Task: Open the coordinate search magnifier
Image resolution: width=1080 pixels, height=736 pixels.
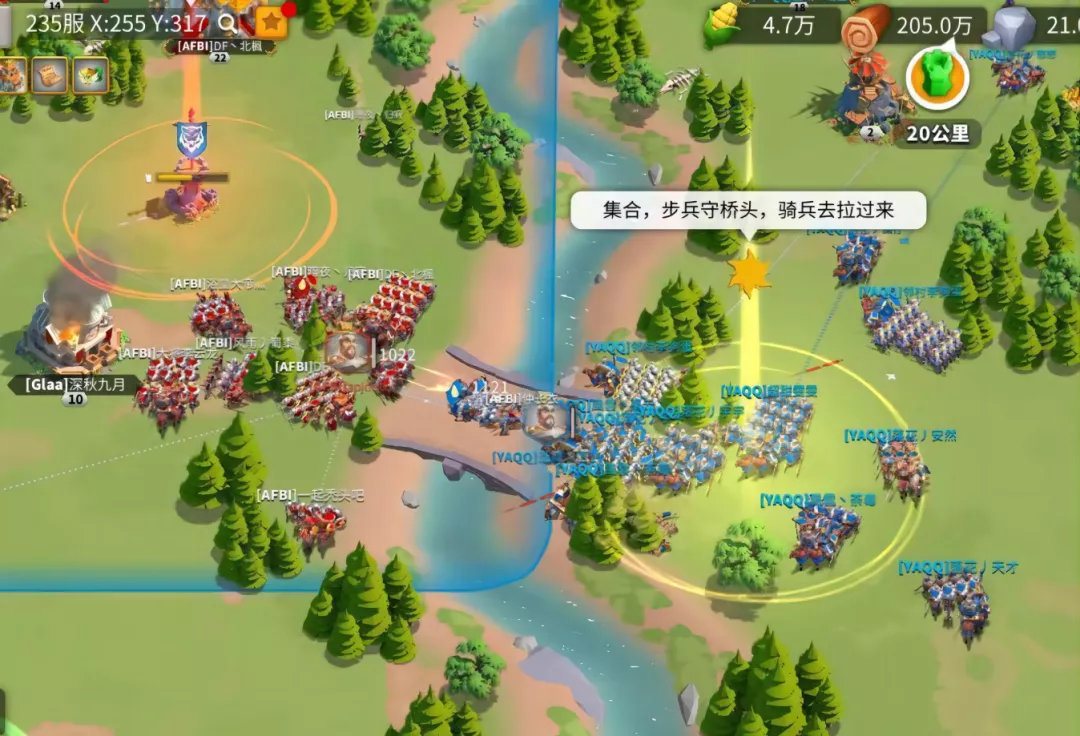Action: 229,24
